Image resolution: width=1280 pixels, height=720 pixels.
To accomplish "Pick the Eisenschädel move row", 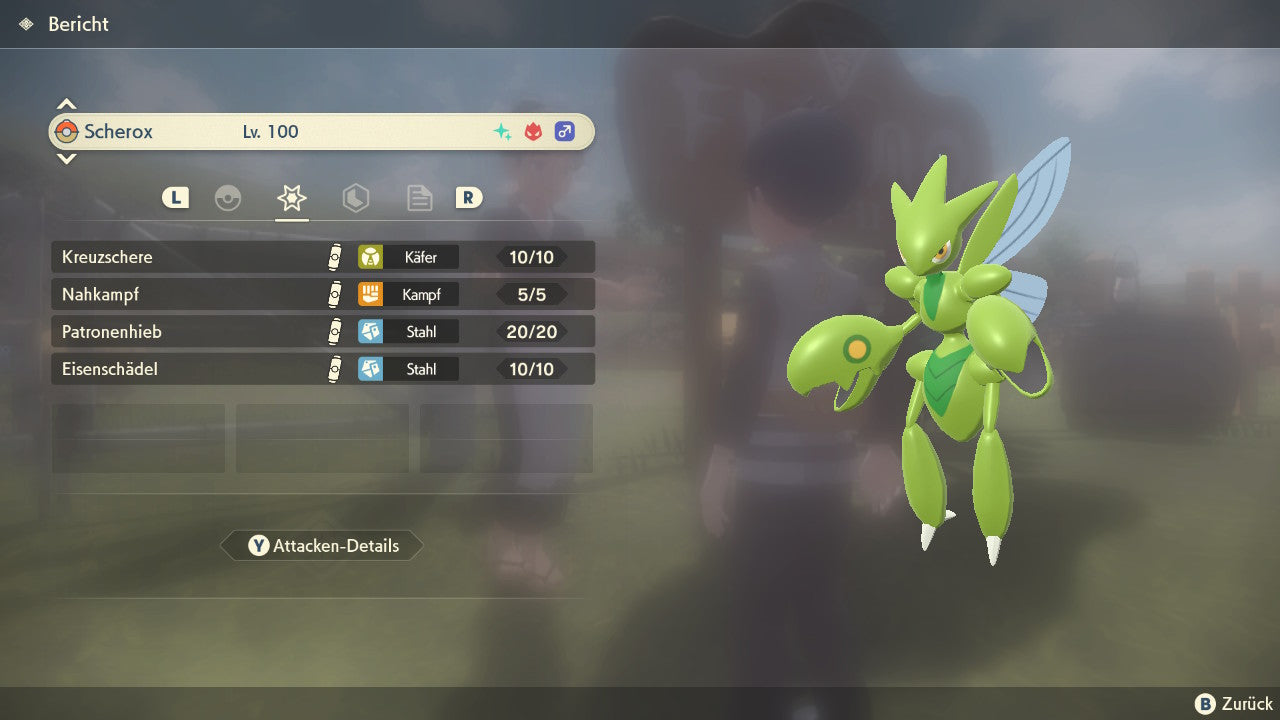I will coord(322,369).
